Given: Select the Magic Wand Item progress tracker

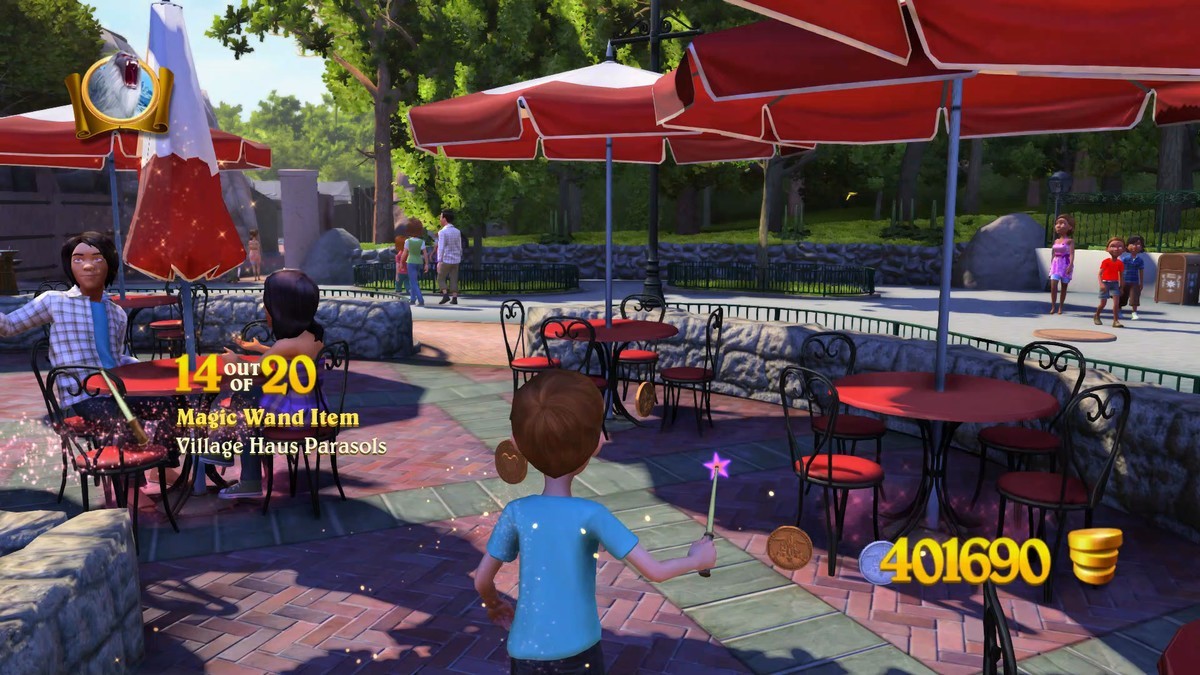Looking at the screenshot, I should [268, 404].
